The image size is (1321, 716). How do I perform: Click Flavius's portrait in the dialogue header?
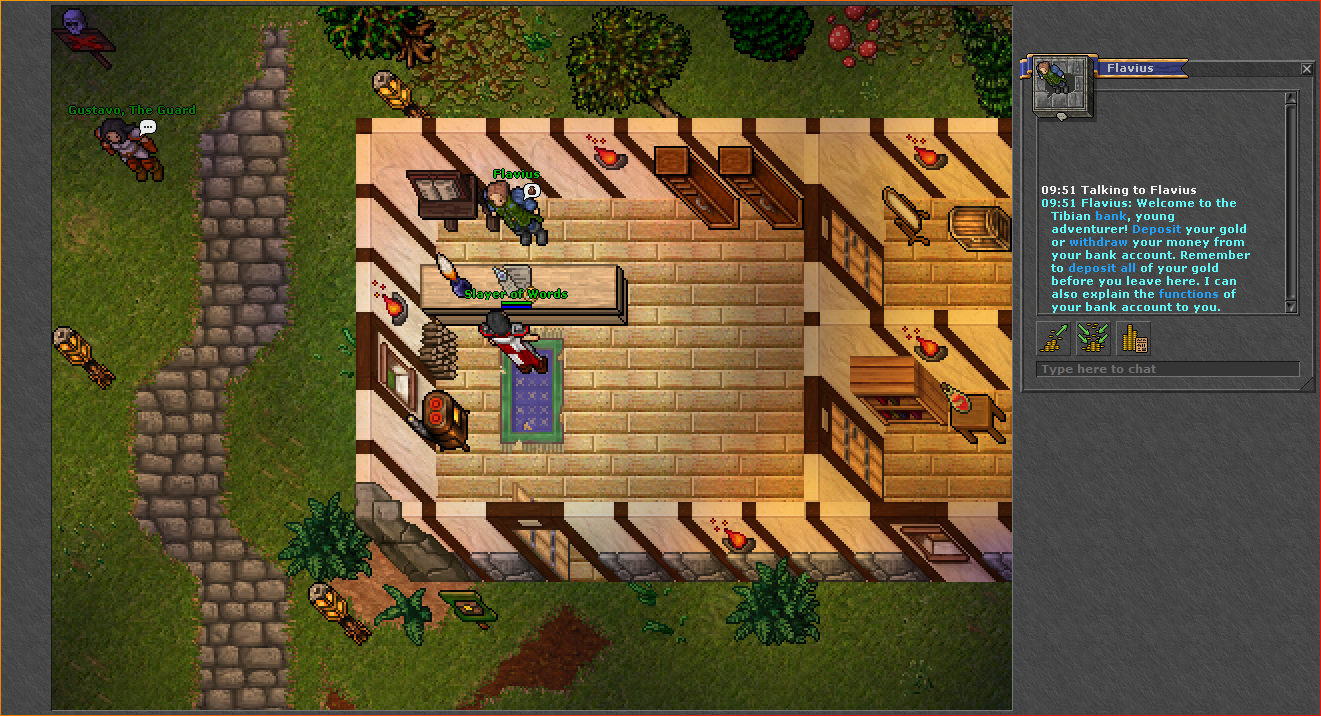[1061, 85]
